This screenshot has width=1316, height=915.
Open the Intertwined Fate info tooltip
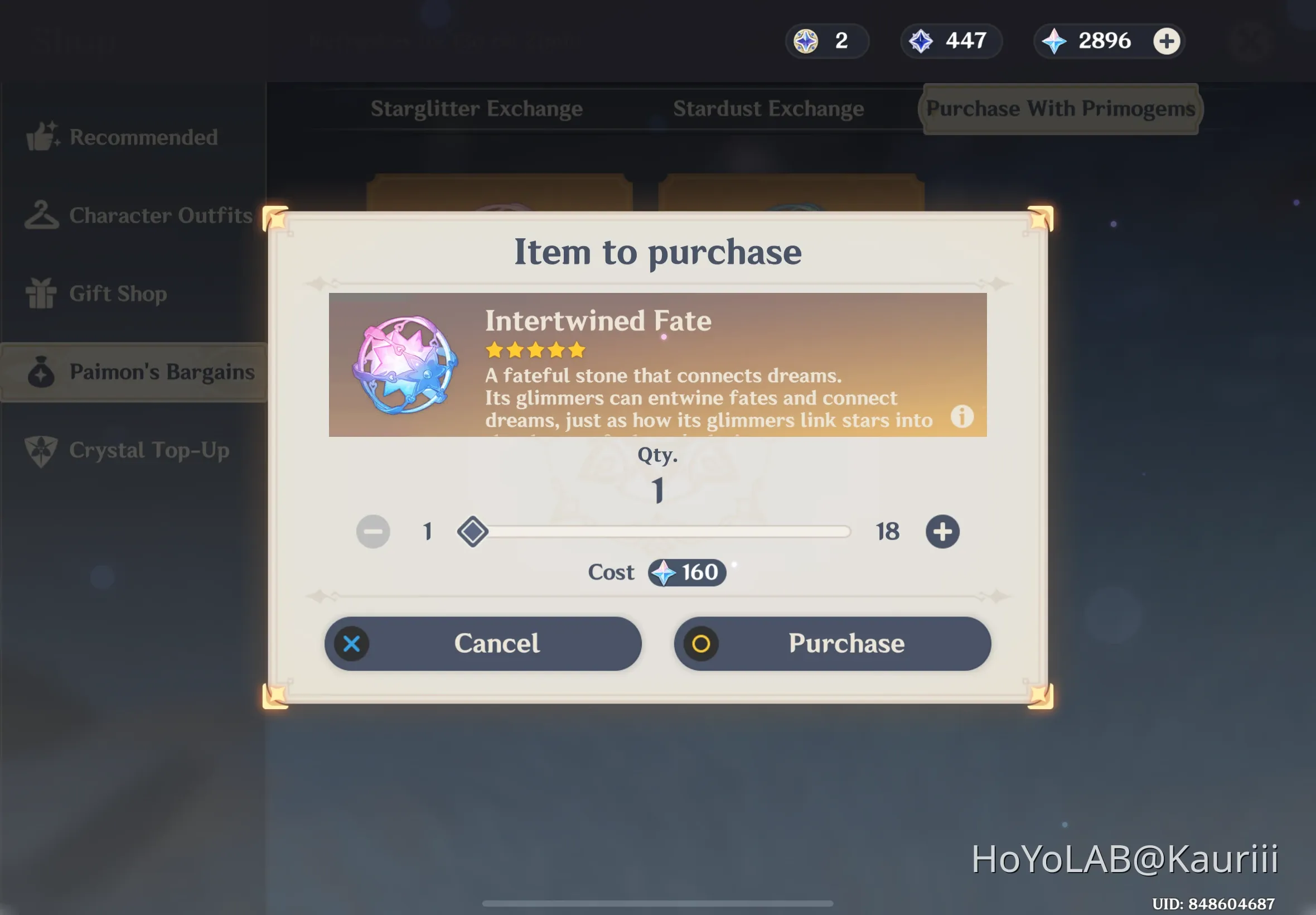pos(962,417)
